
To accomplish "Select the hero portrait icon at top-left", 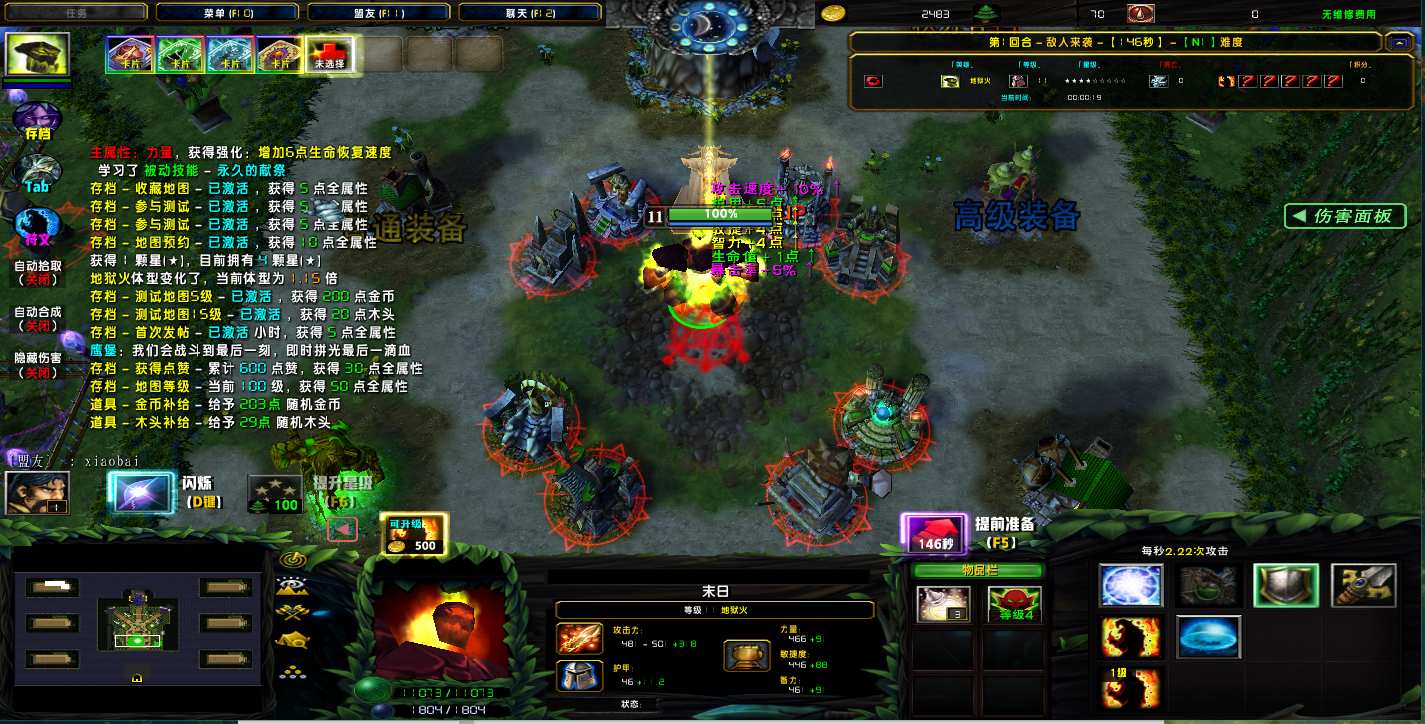I will click(x=38, y=55).
